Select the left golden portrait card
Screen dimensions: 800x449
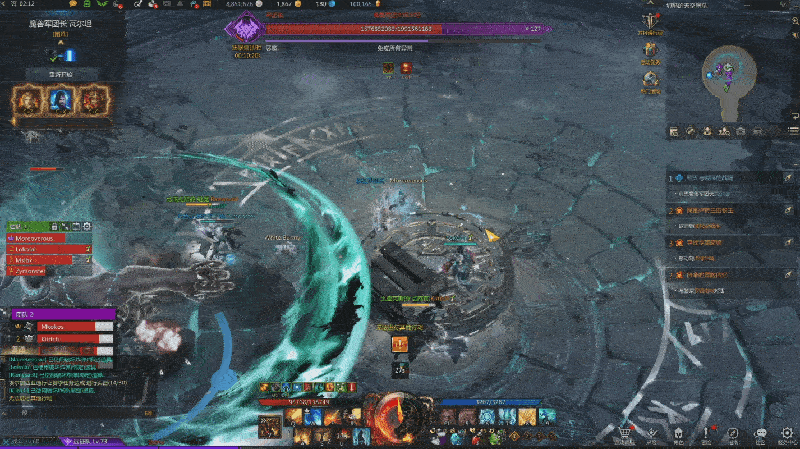(x=26, y=99)
